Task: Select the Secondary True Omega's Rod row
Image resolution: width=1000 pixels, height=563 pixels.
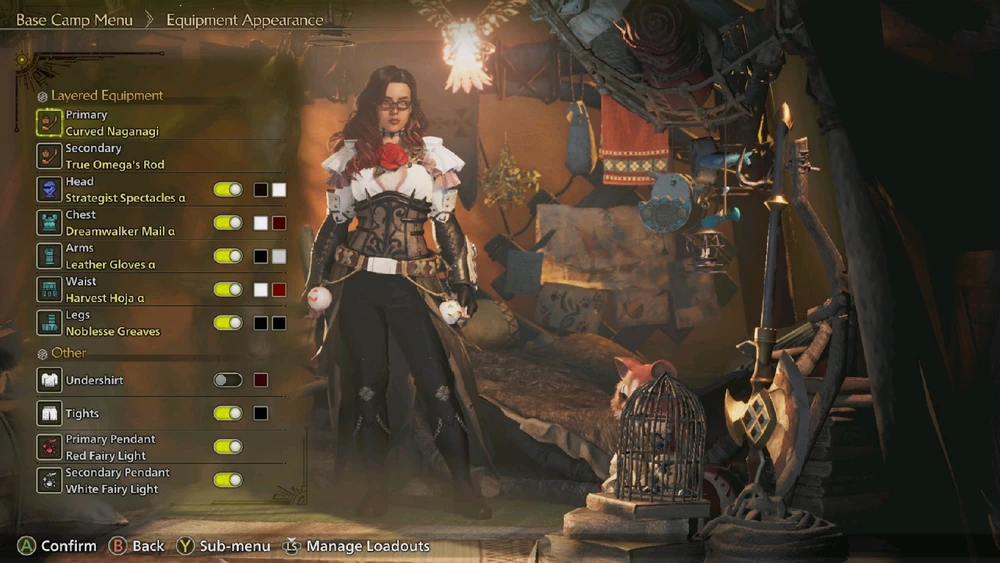Action: [114, 156]
